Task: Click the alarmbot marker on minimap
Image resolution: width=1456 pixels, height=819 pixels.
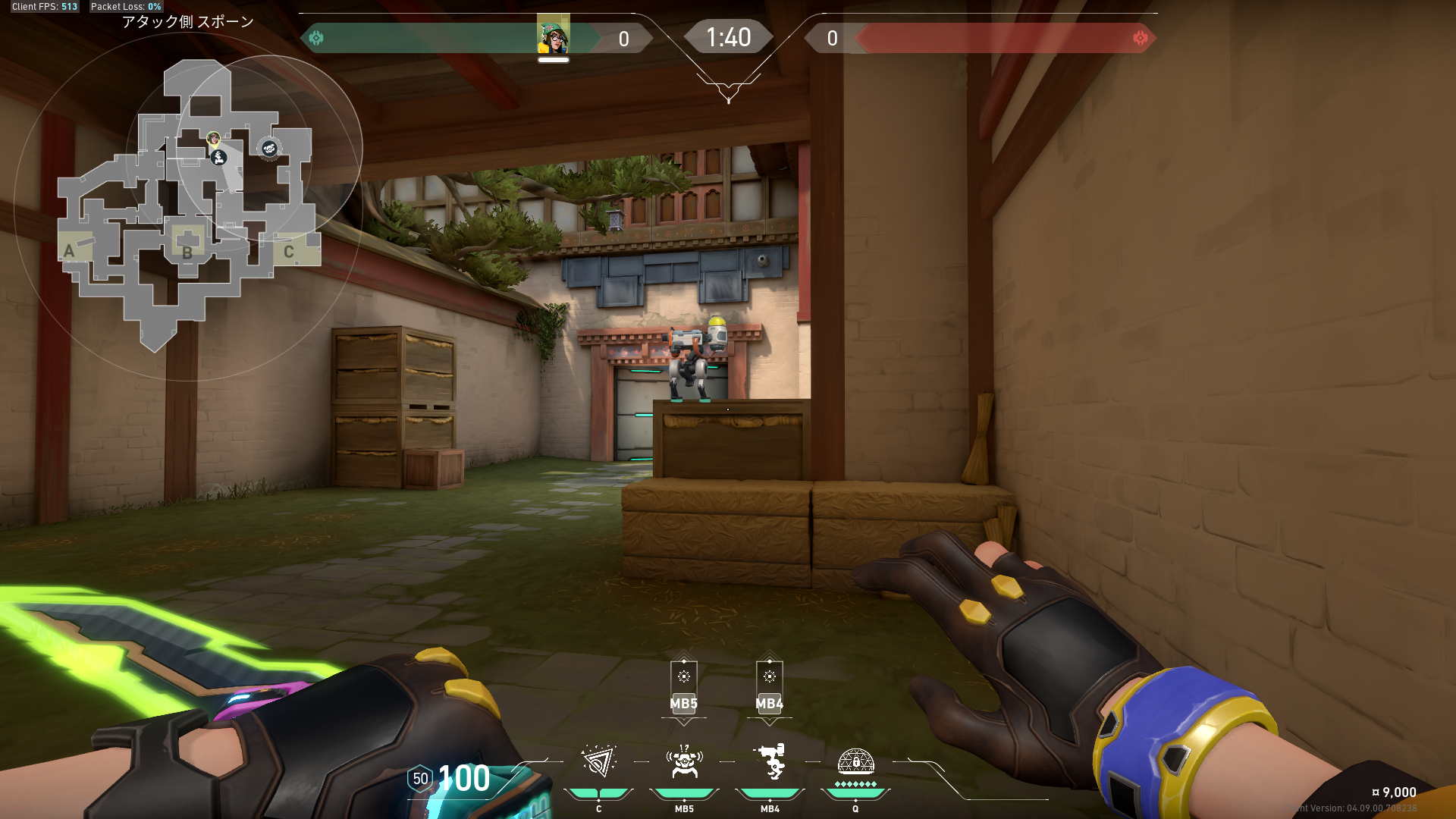Action: point(269,148)
